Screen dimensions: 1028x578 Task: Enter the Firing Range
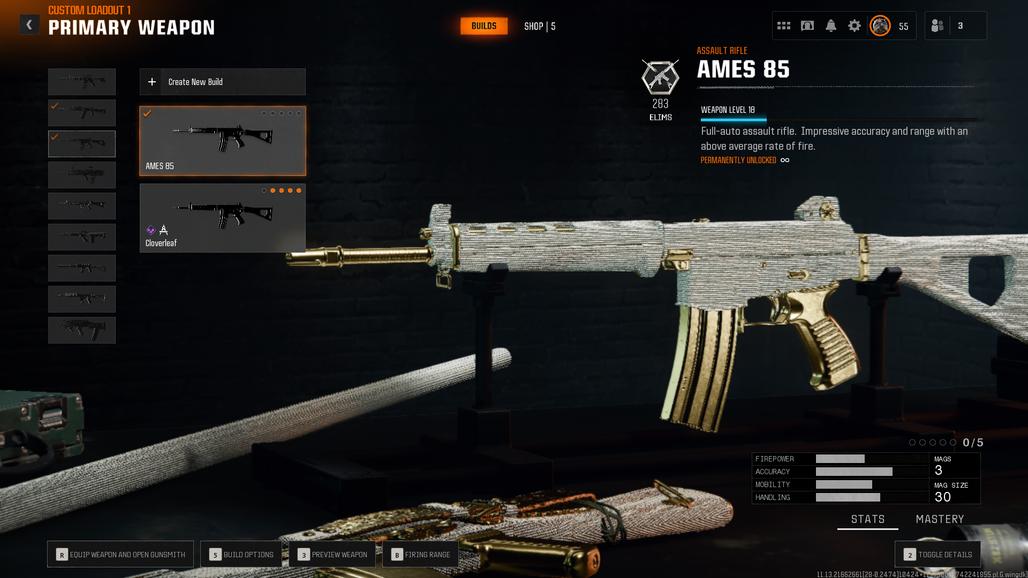click(x=421, y=554)
